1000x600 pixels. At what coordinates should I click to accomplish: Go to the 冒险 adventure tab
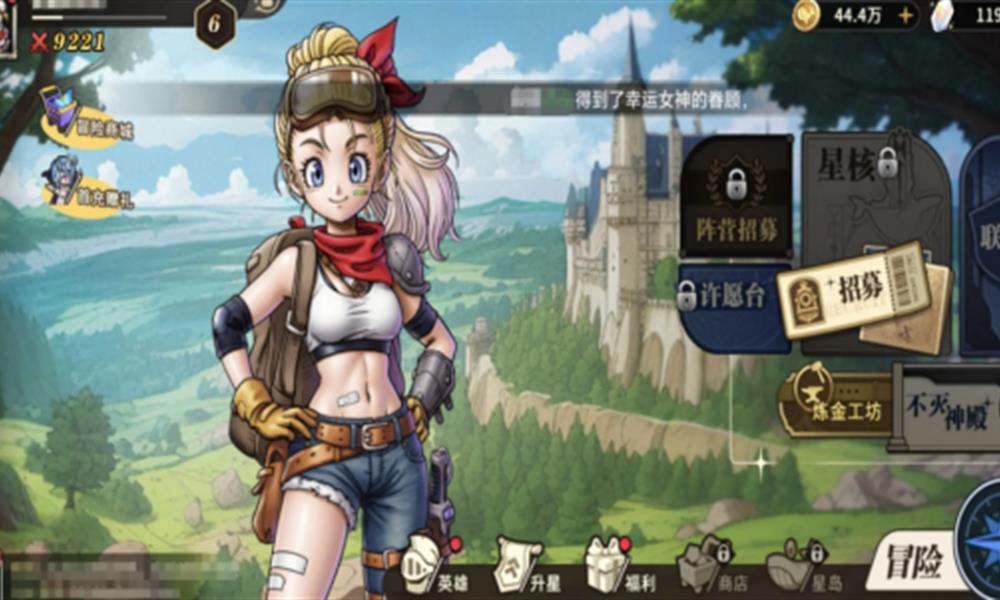[911, 566]
